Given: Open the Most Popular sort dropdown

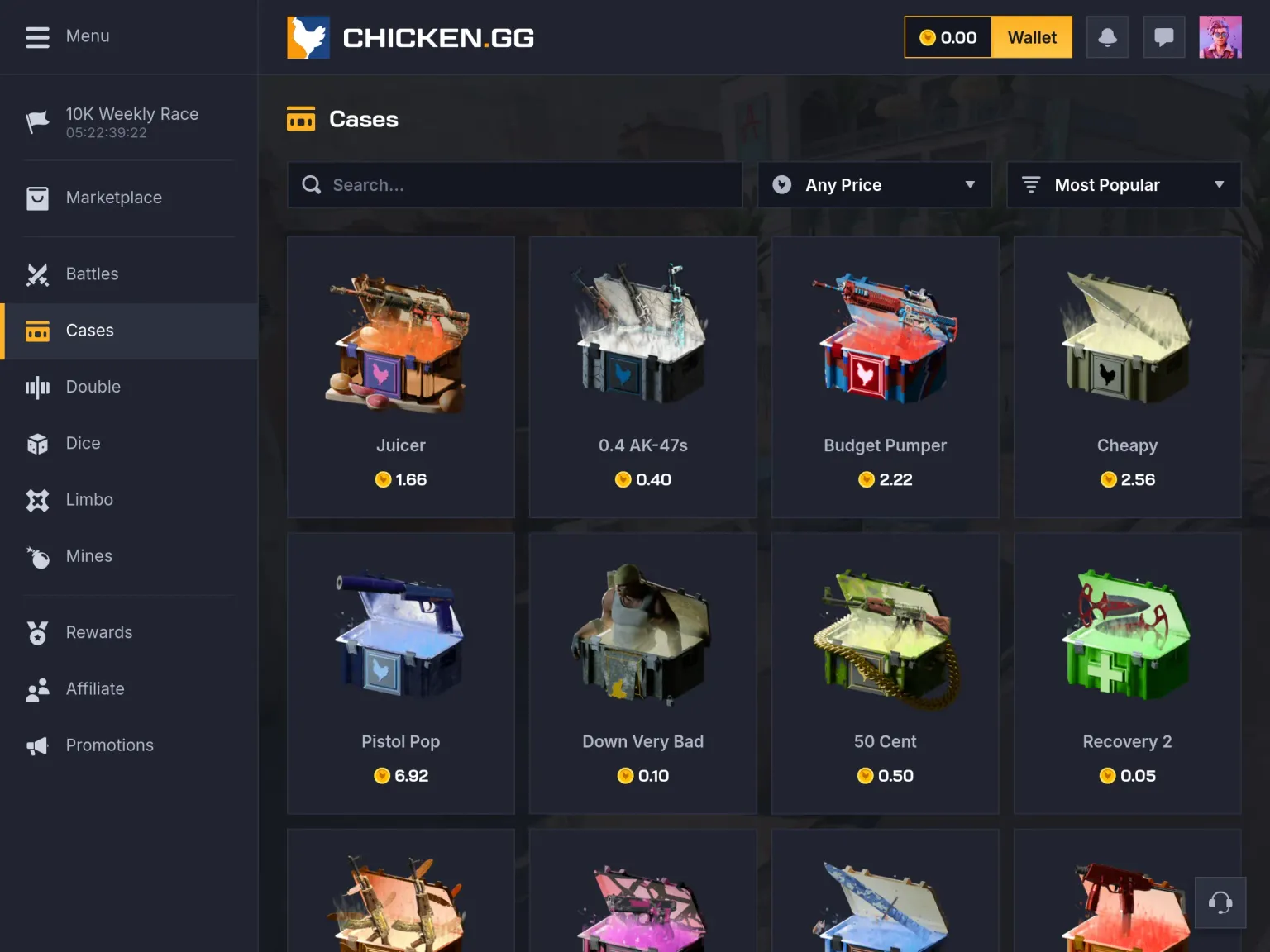Looking at the screenshot, I should [1123, 185].
